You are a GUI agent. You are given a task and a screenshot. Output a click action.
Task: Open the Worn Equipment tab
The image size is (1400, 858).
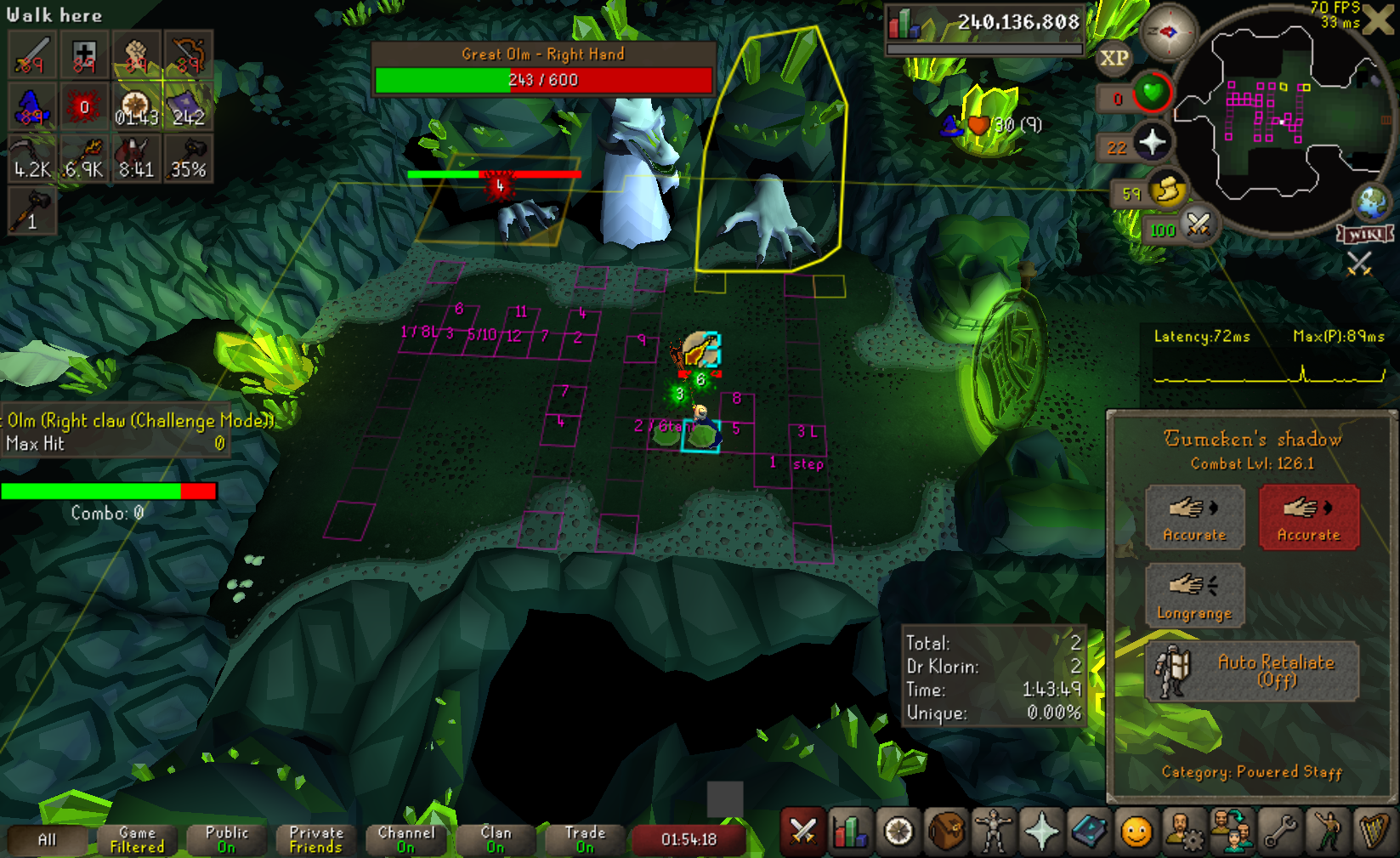tap(993, 832)
